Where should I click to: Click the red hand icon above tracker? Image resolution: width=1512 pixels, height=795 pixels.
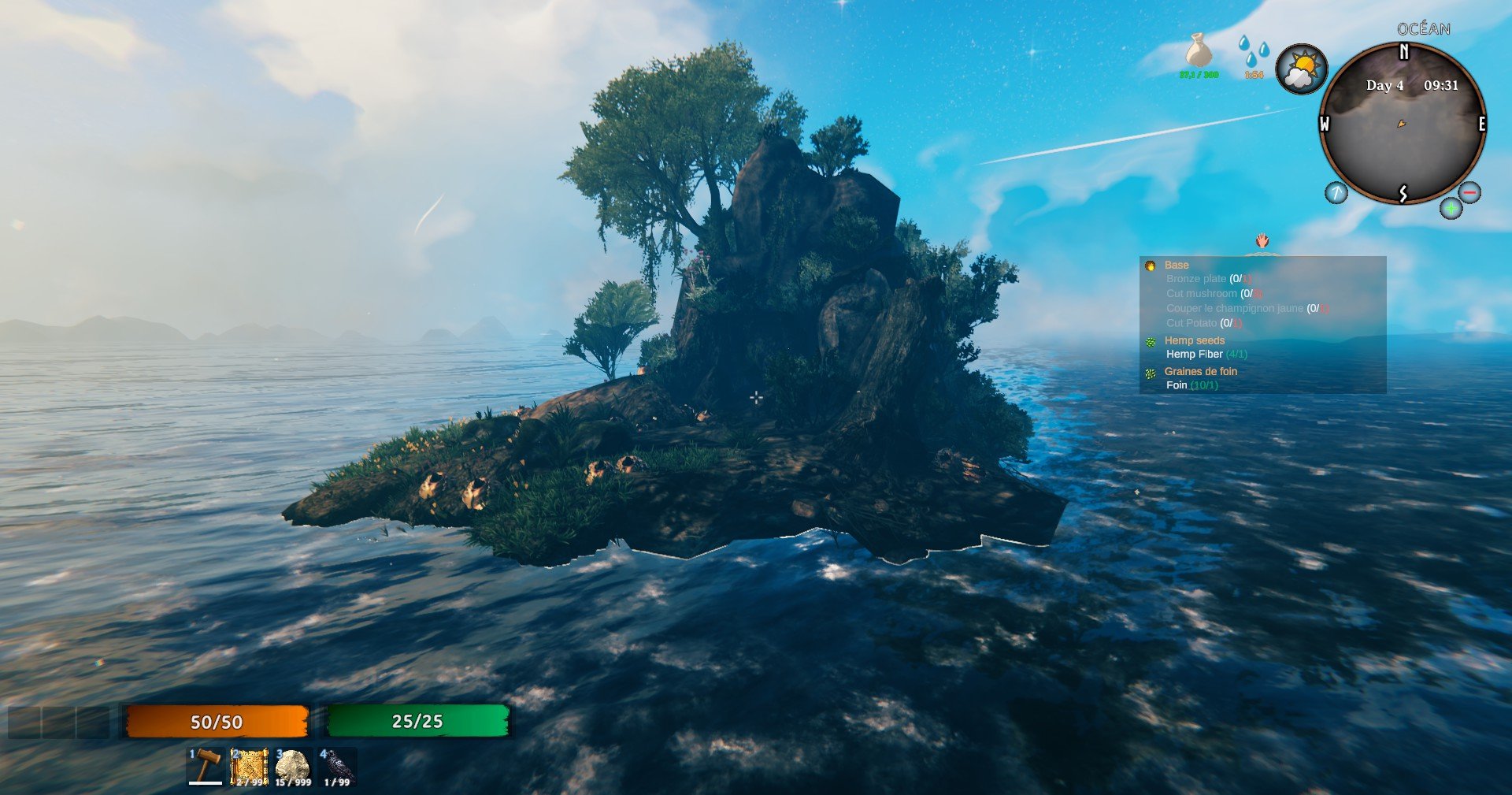click(1262, 240)
